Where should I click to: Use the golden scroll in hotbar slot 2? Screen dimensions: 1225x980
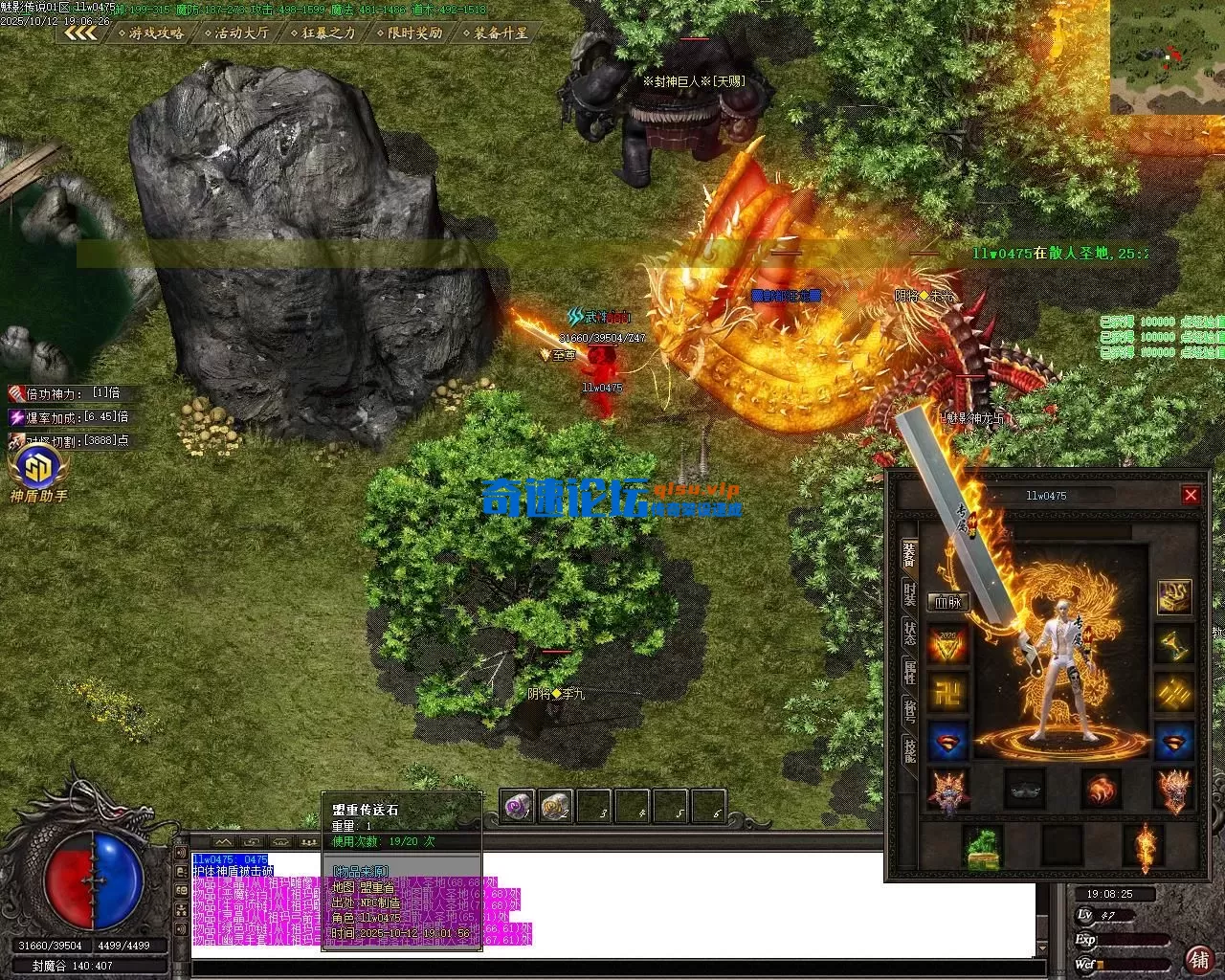click(x=556, y=807)
